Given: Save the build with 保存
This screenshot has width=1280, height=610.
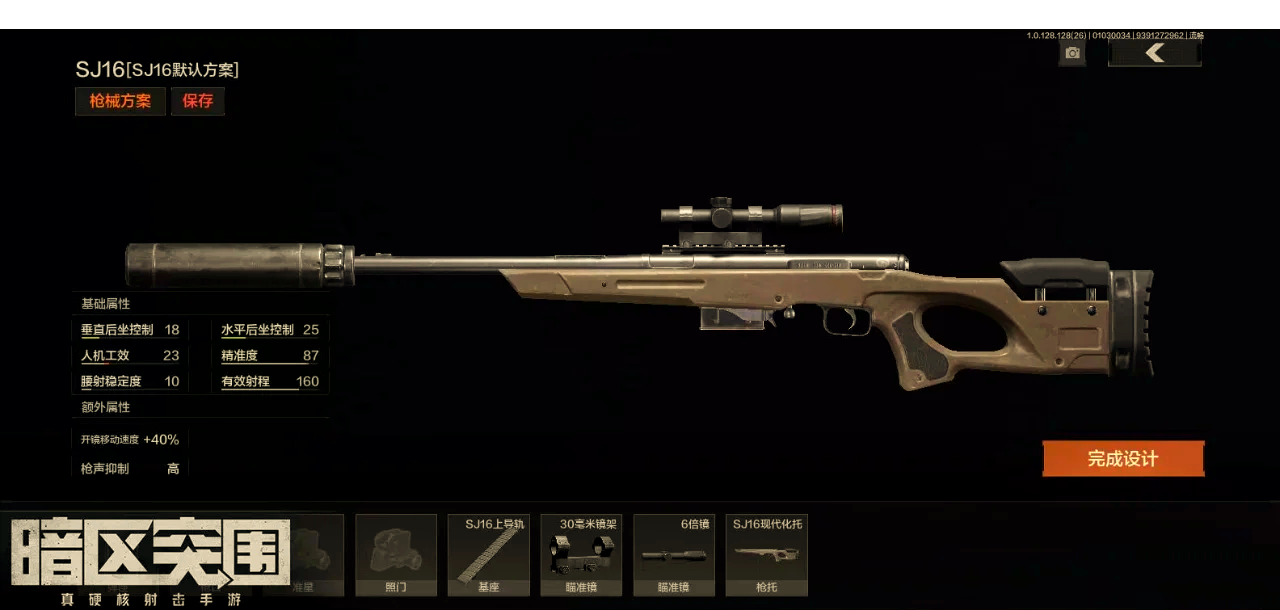Looking at the screenshot, I should [198, 101].
